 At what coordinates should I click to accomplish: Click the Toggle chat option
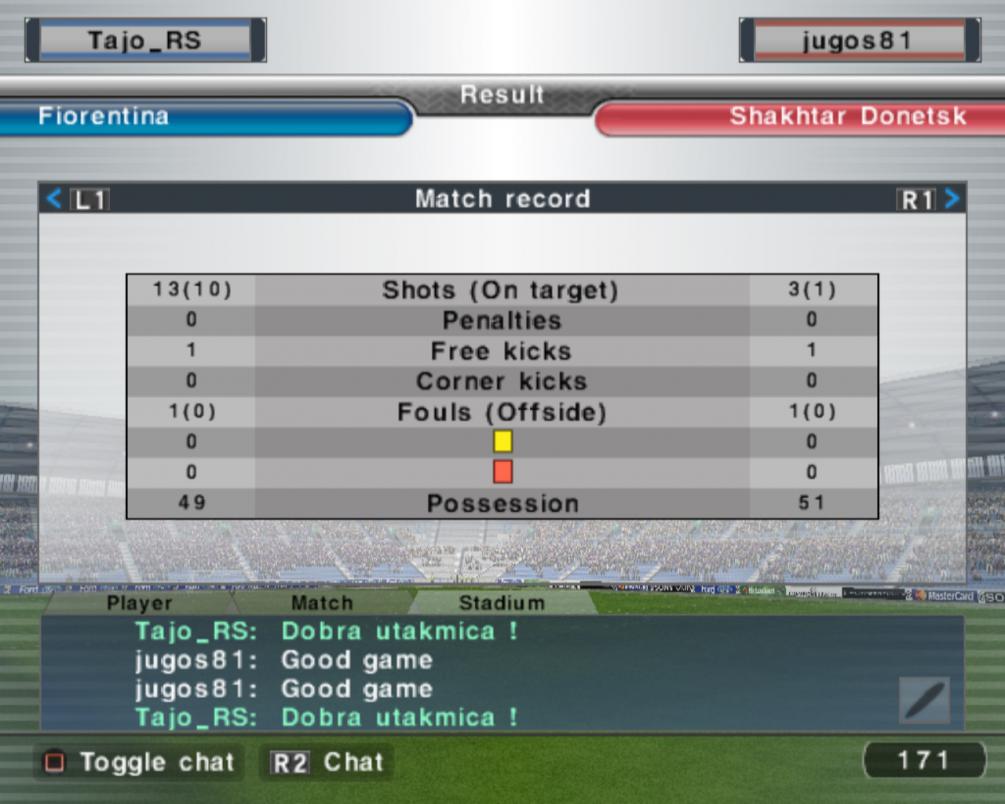coord(139,762)
